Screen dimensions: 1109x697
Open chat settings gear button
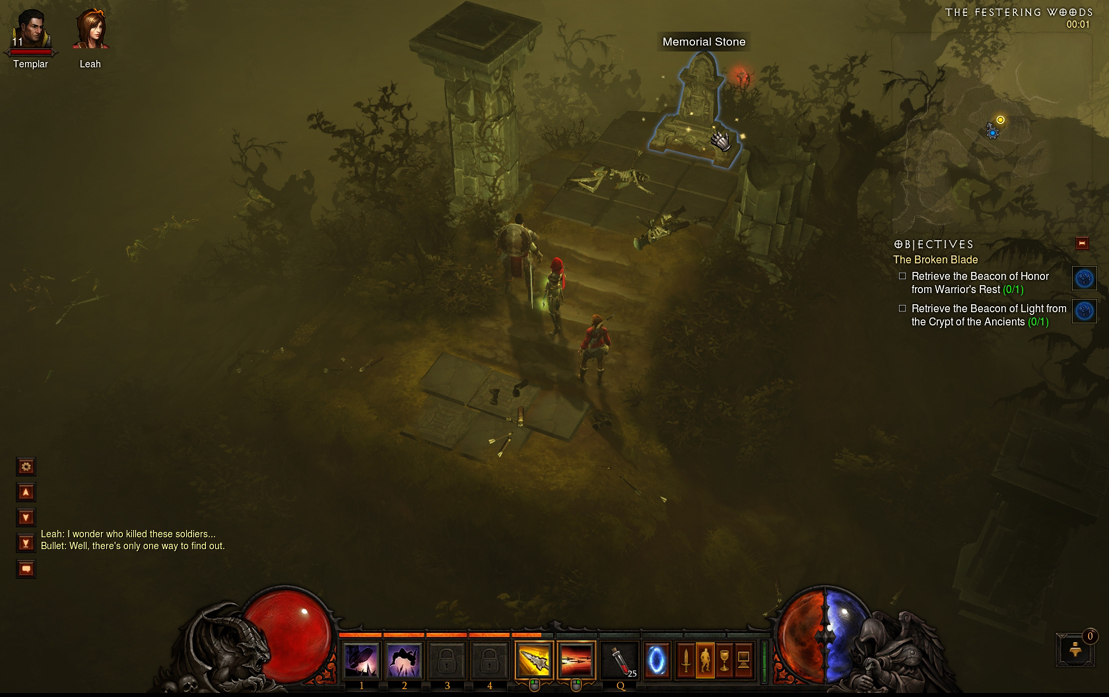pos(26,466)
